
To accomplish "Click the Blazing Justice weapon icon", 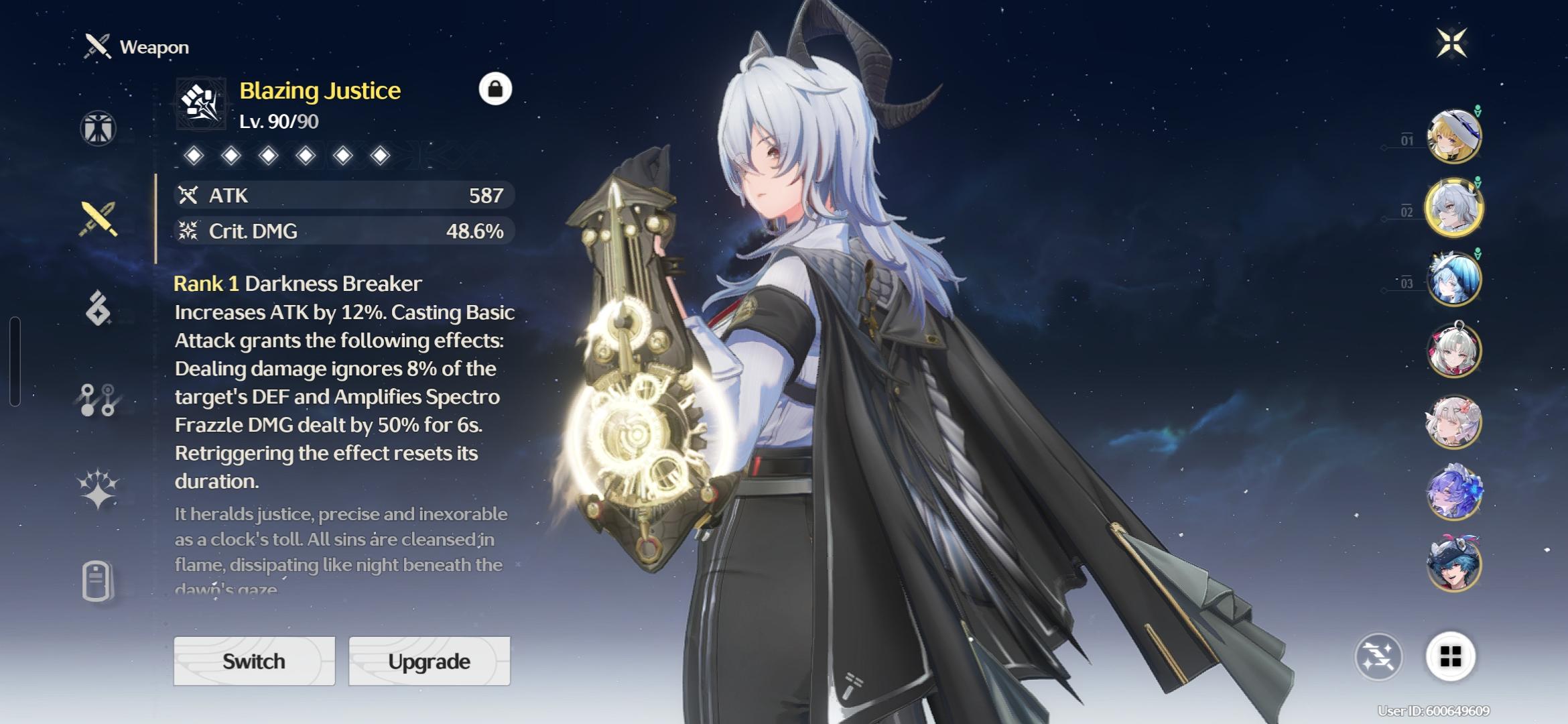I will pos(201,104).
